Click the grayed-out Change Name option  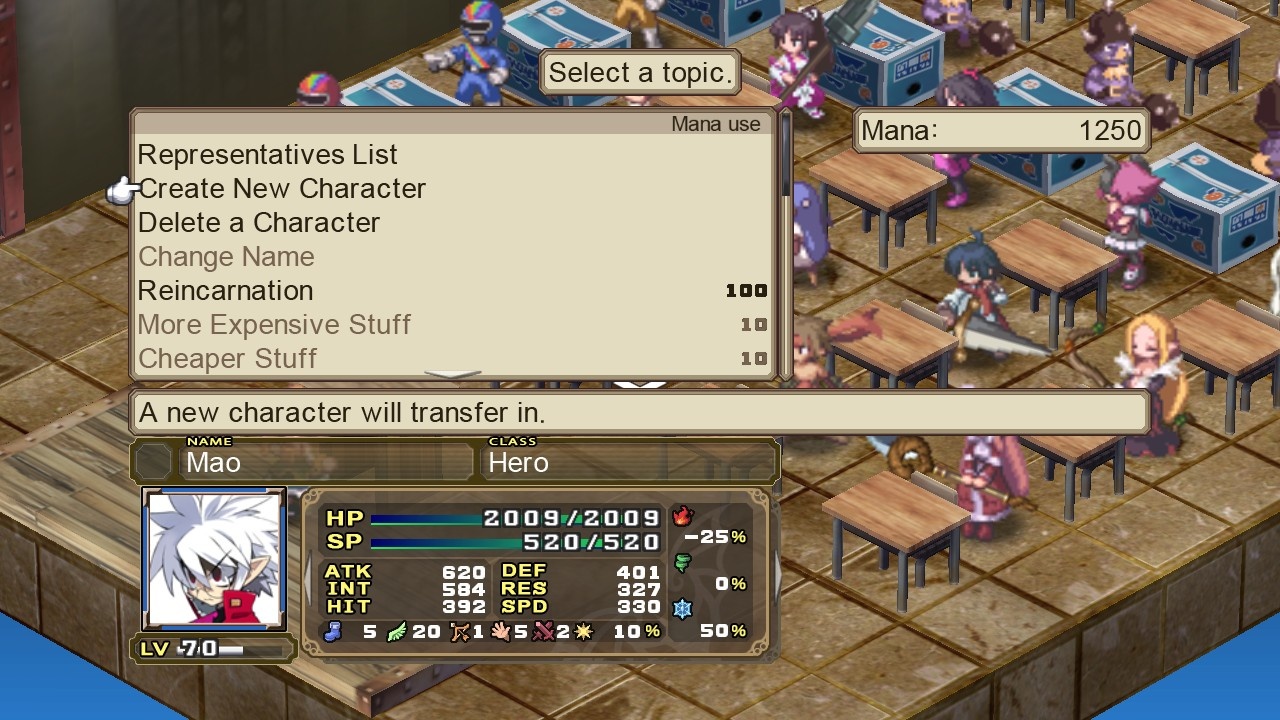click(226, 257)
